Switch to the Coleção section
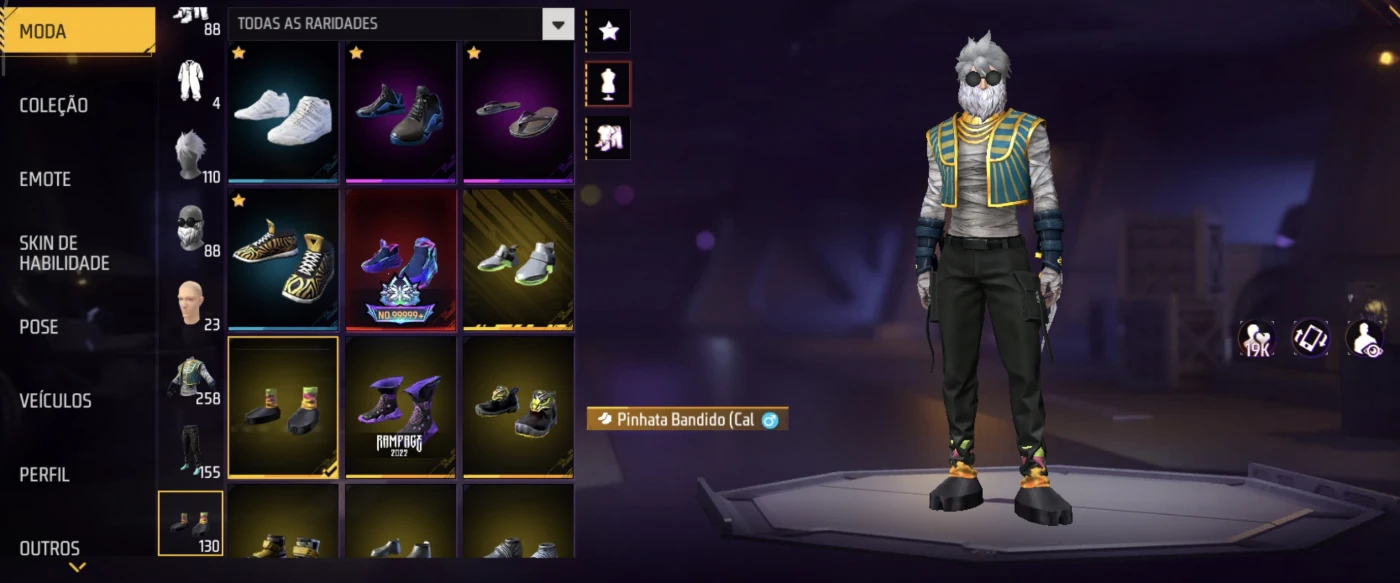This screenshot has width=1400, height=583. click(x=55, y=105)
